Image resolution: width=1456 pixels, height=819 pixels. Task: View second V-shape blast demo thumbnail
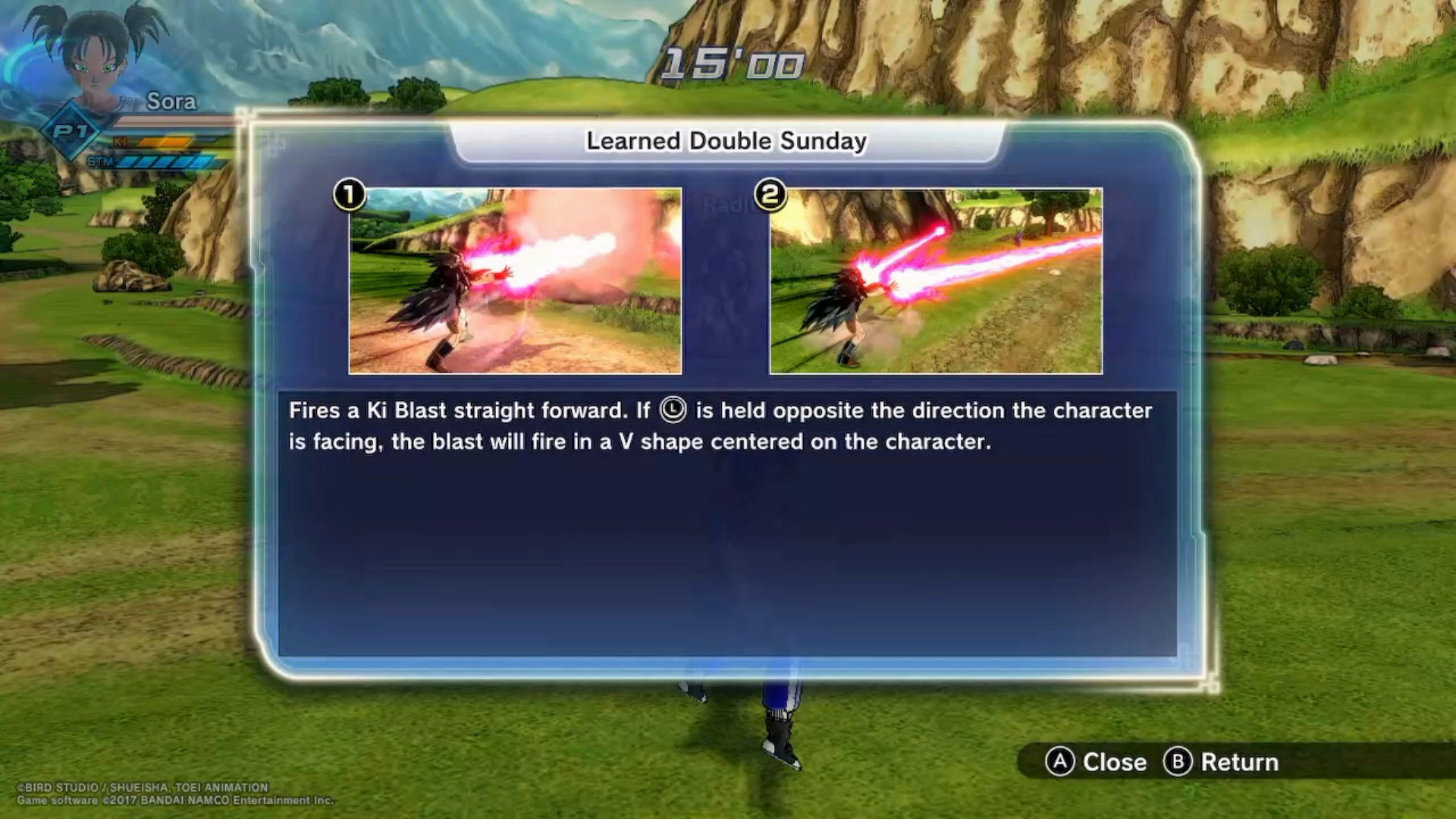[x=936, y=281]
